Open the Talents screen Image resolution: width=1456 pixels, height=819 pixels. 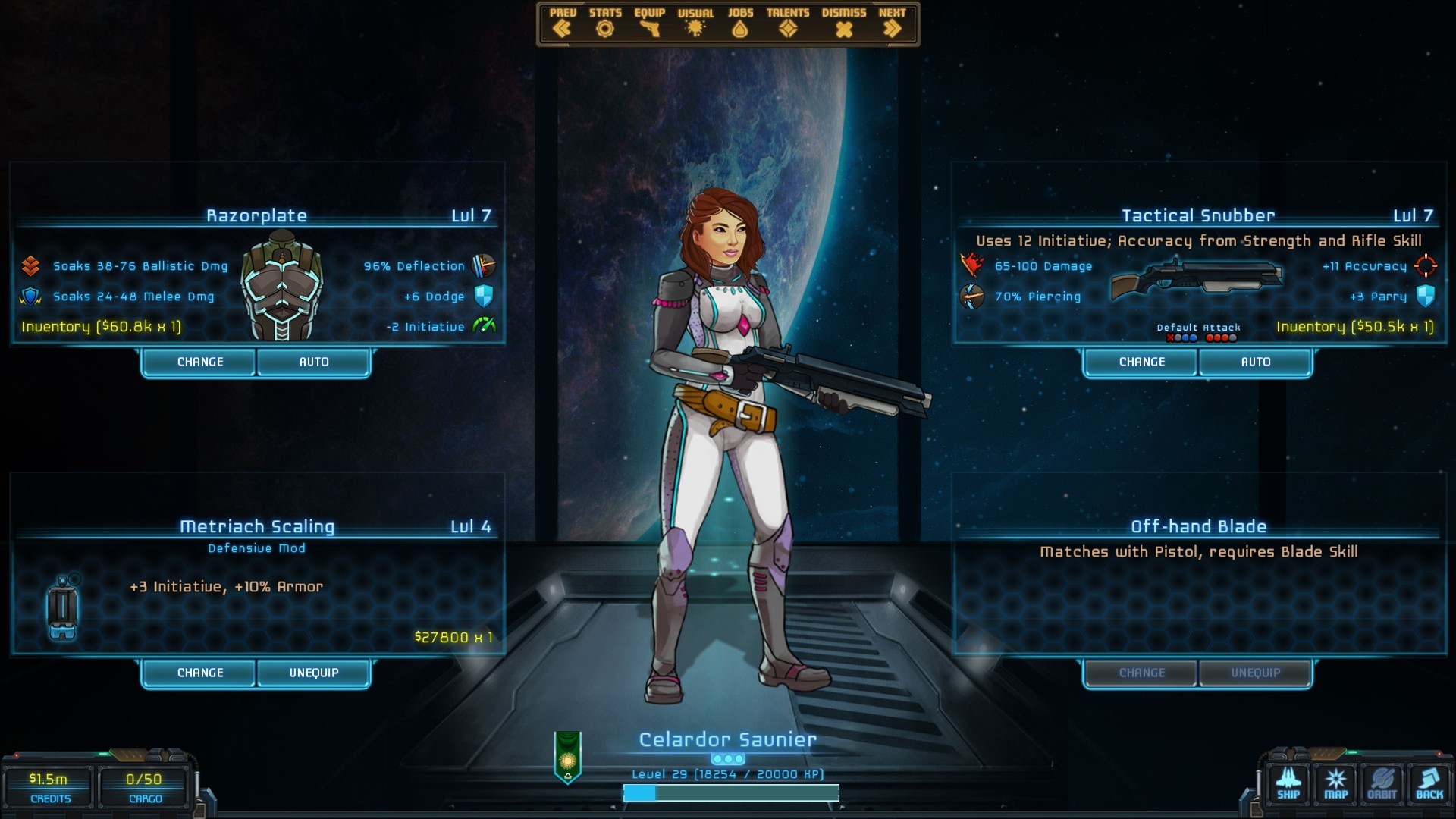[x=788, y=23]
